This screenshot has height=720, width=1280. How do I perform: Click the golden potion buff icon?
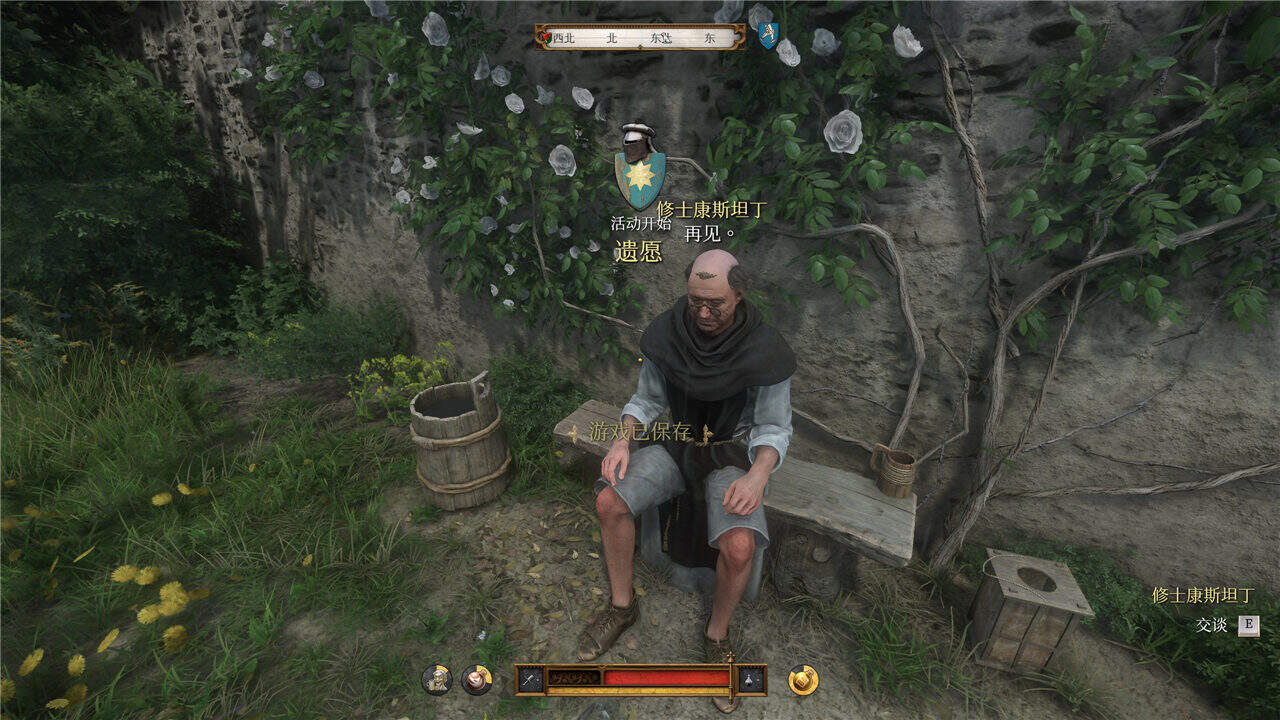803,679
